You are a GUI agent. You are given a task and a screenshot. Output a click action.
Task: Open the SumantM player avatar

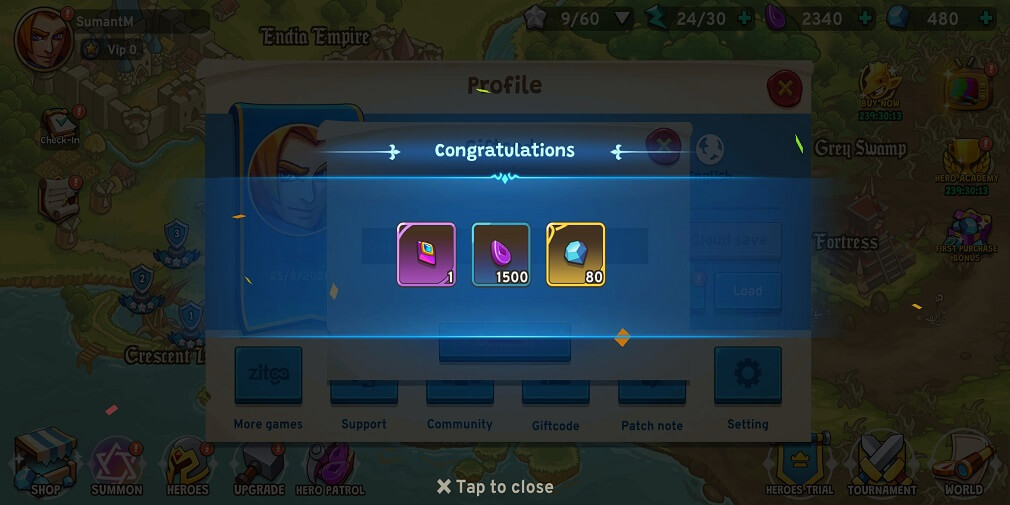click(43, 38)
